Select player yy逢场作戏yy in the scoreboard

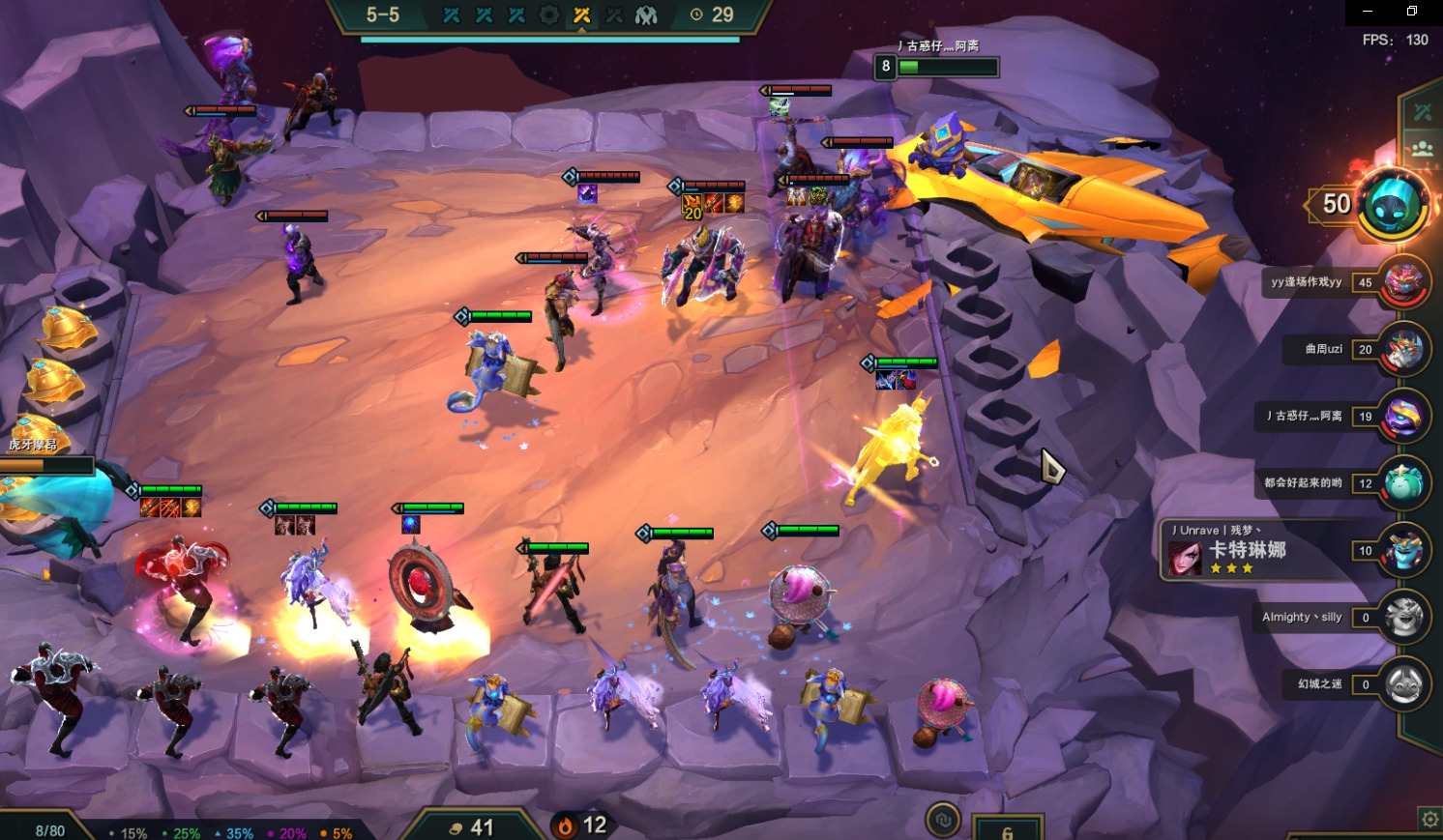[1402, 282]
